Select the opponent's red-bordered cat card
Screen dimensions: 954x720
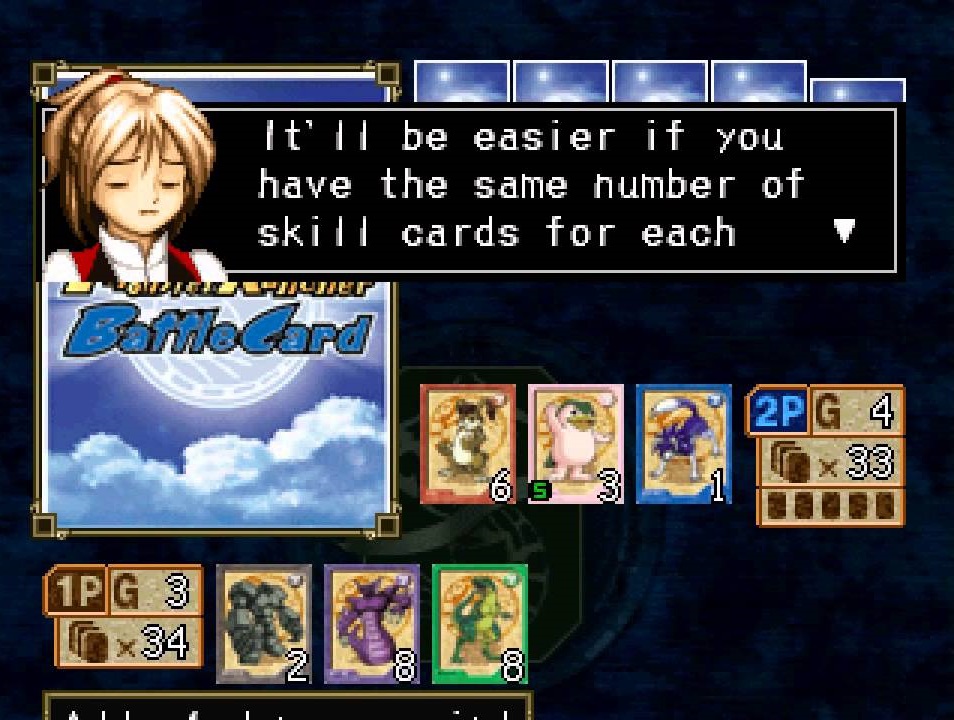(x=468, y=444)
